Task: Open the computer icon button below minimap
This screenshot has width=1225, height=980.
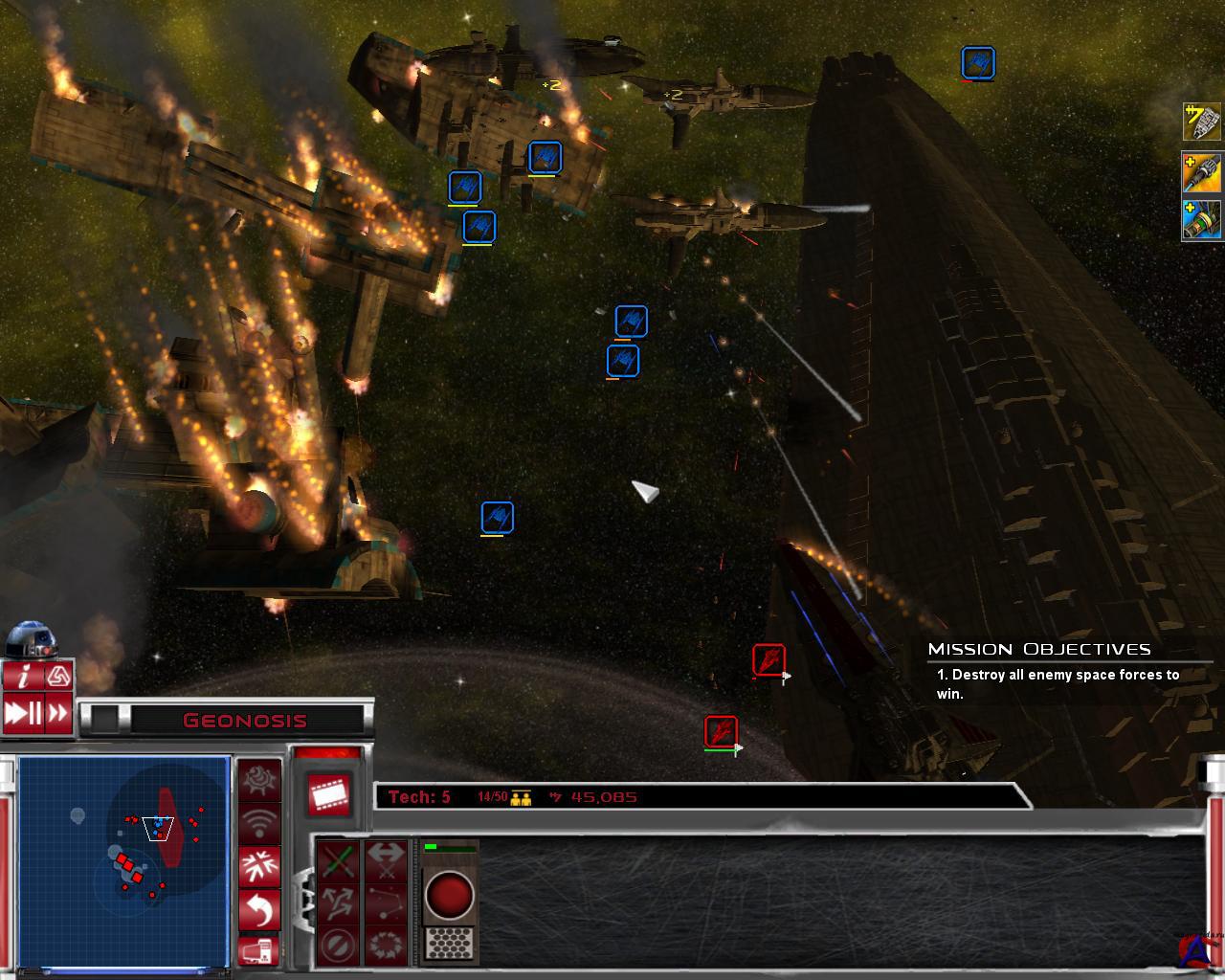Action: coord(259,950)
